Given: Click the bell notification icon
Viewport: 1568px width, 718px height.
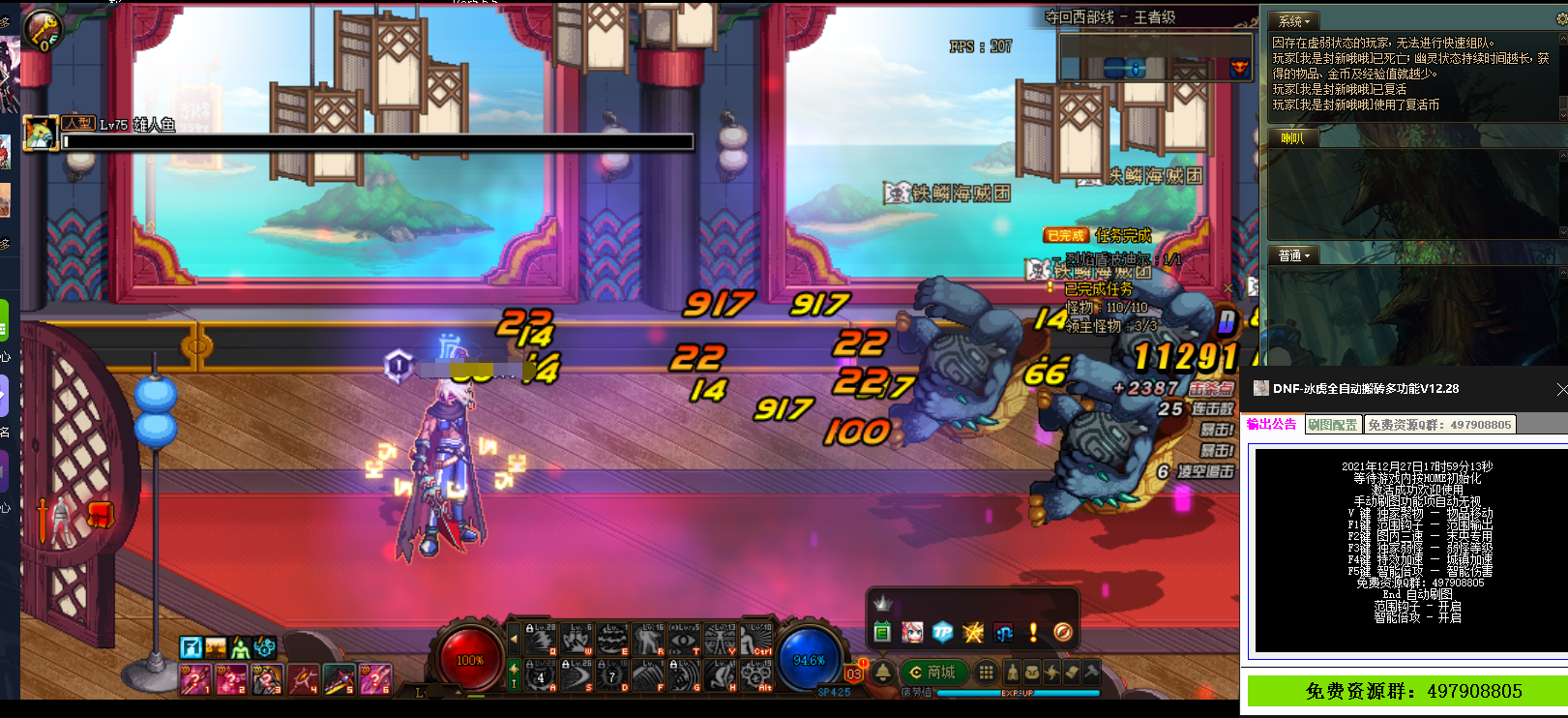Looking at the screenshot, I should point(883,672).
